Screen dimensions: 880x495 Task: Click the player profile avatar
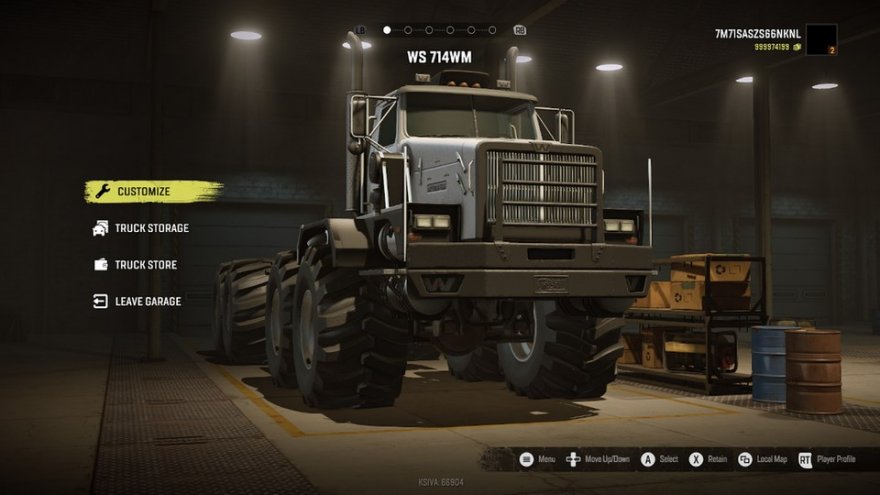tap(820, 39)
